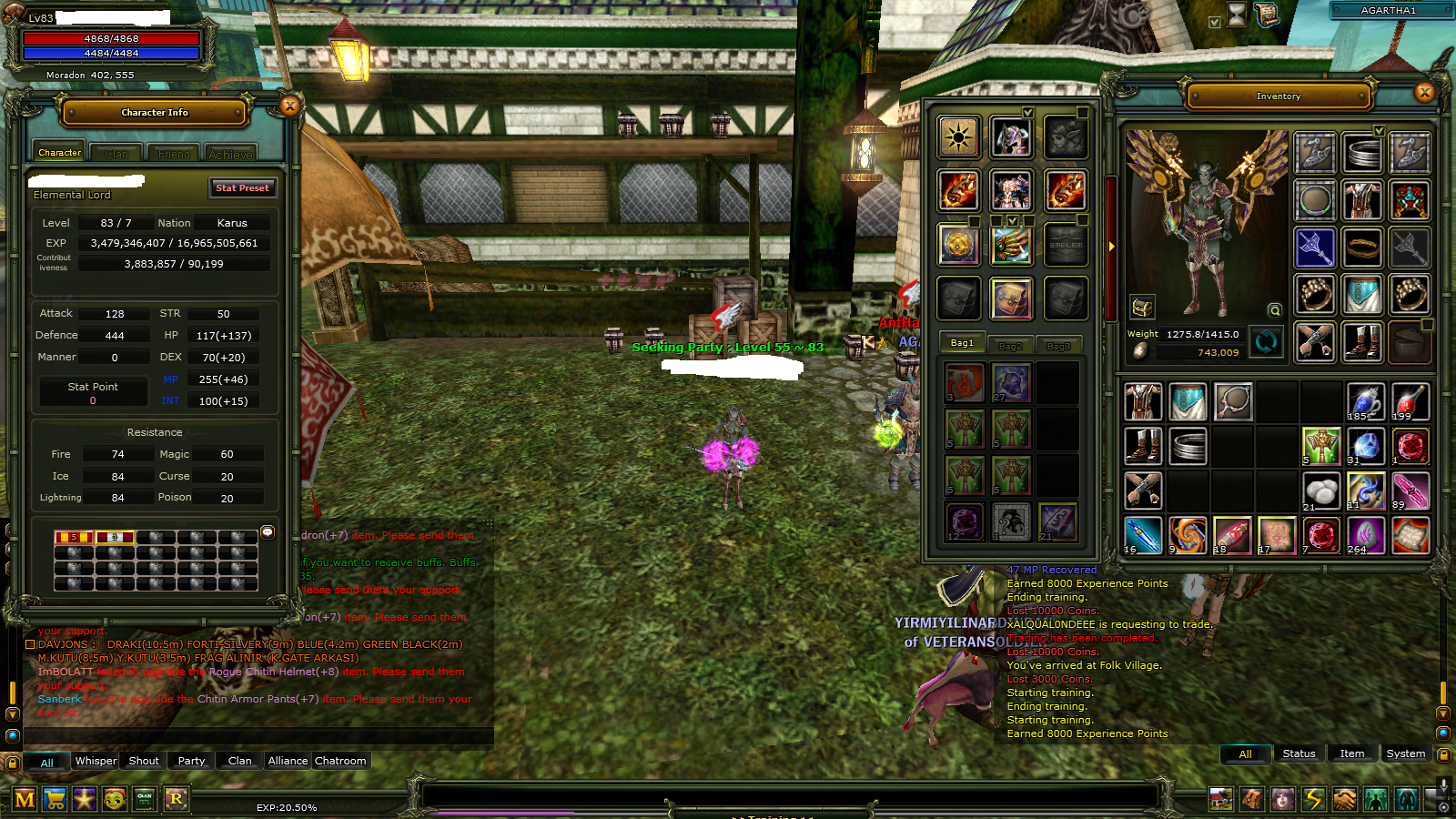Click the house village icon on the bottom toolbar
1456x819 pixels.
(x=1220, y=799)
